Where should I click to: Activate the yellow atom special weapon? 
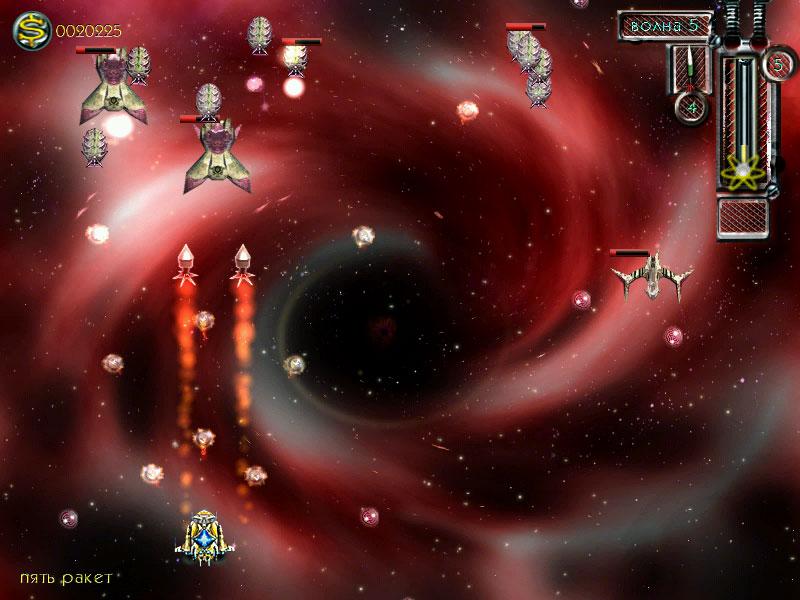coord(744,171)
